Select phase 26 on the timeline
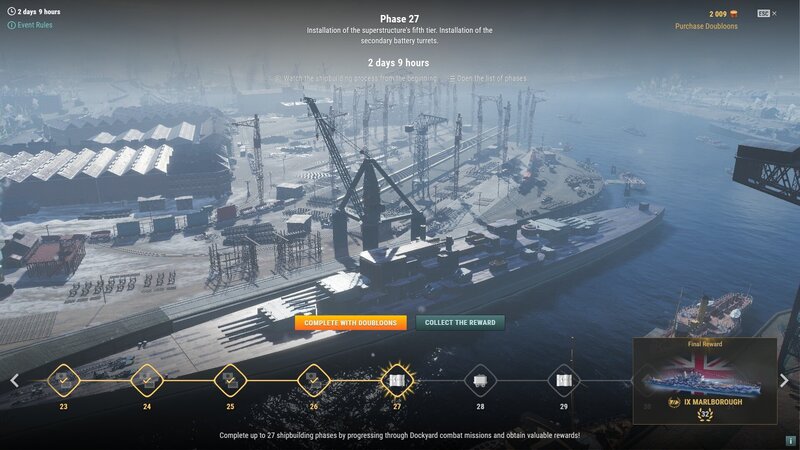This screenshot has width=800, height=450. point(313,380)
